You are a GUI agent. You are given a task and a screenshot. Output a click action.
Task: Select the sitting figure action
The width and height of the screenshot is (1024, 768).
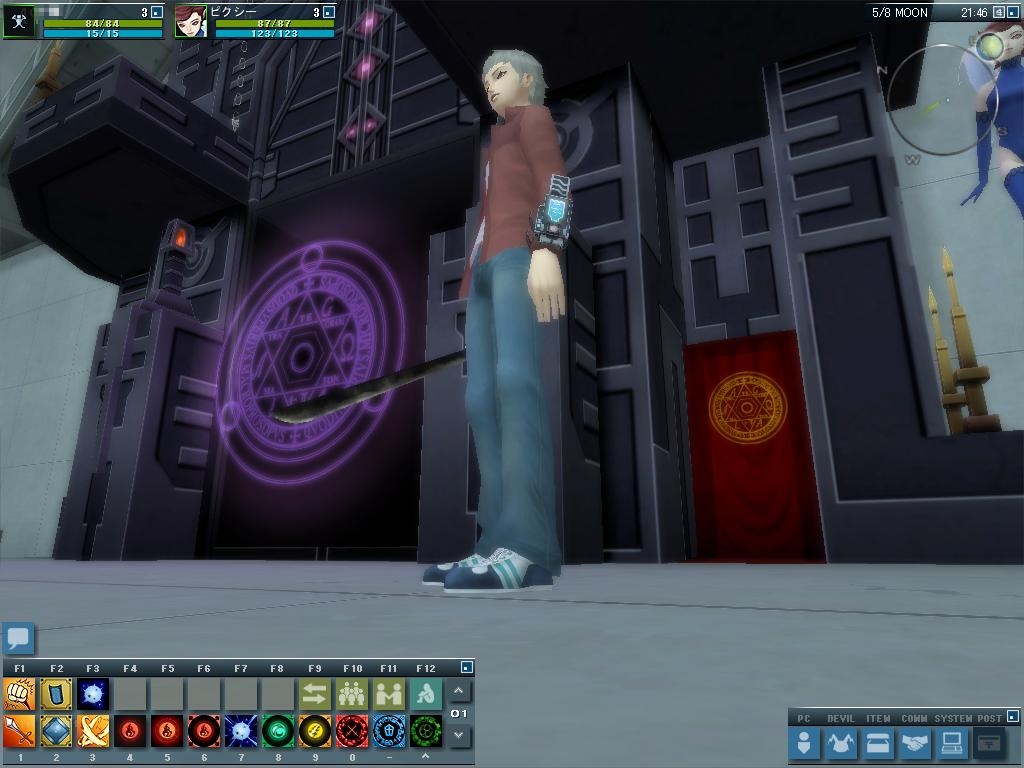click(x=425, y=693)
